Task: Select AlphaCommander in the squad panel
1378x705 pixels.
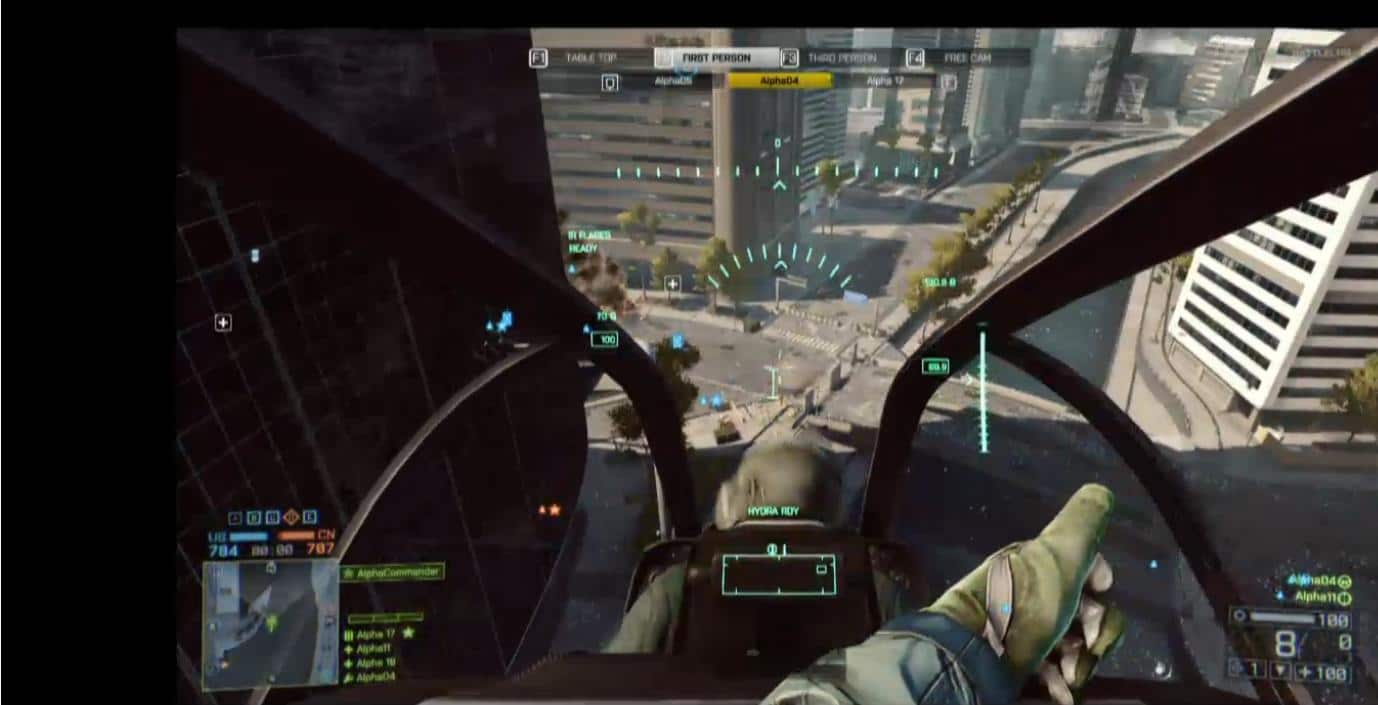Action: pos(393,573)
